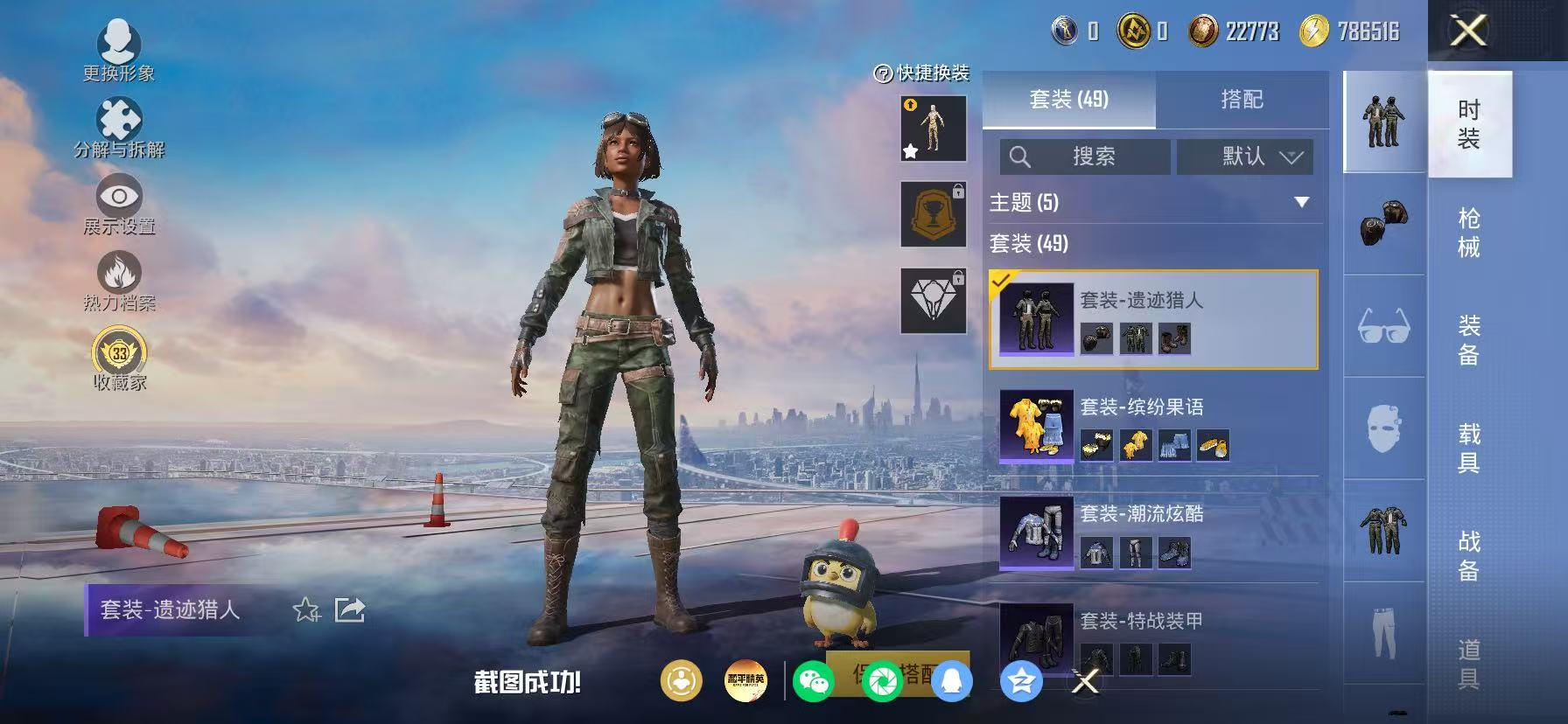Select the 套装-潮流炫酷 outfit set
This screenshot has width=1568, height=724.
click(x=1153, y=533)
